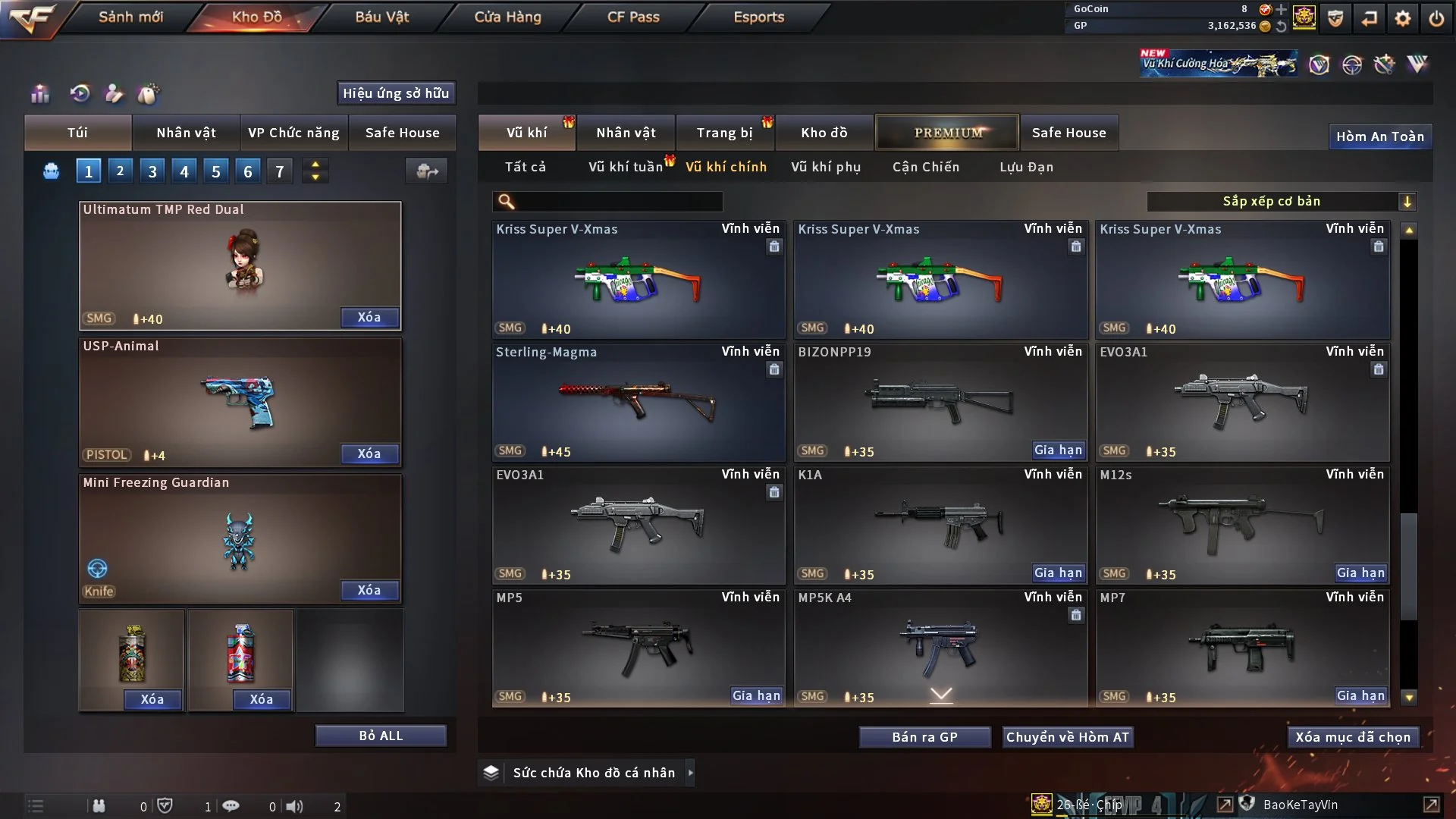
Task: Open the CF Pass menu
Action: pyautogui.click(x=633, y=17)
